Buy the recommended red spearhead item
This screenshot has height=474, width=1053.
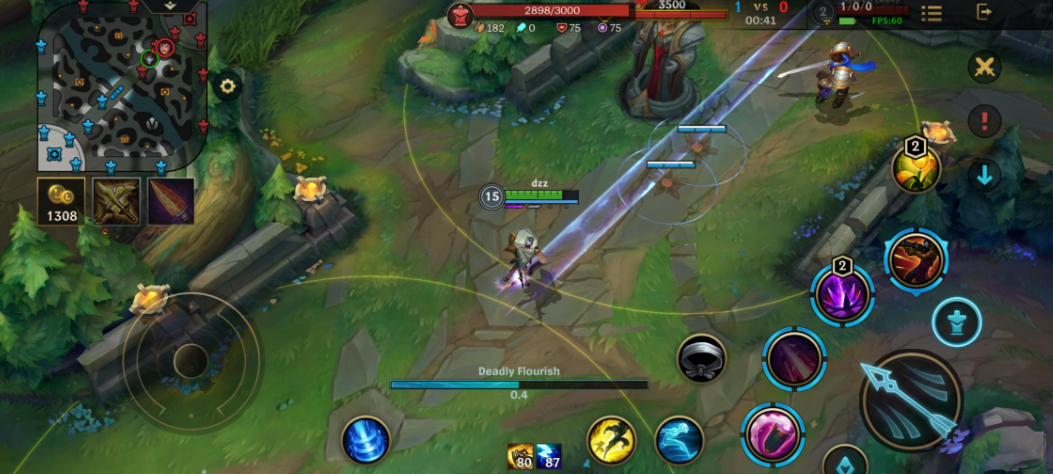tap(171, 201)
